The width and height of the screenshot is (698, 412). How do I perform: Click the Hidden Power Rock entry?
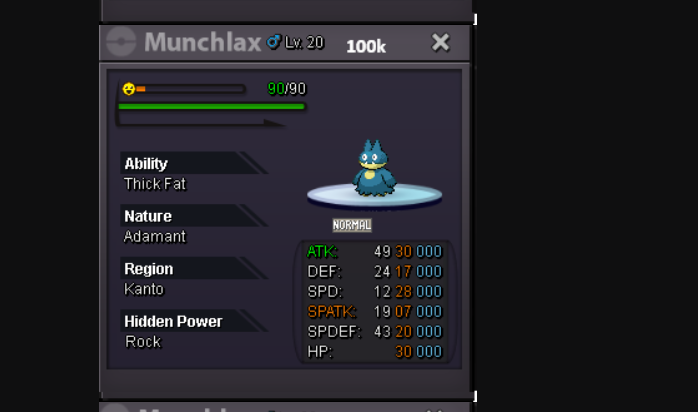tap(143, 342)
